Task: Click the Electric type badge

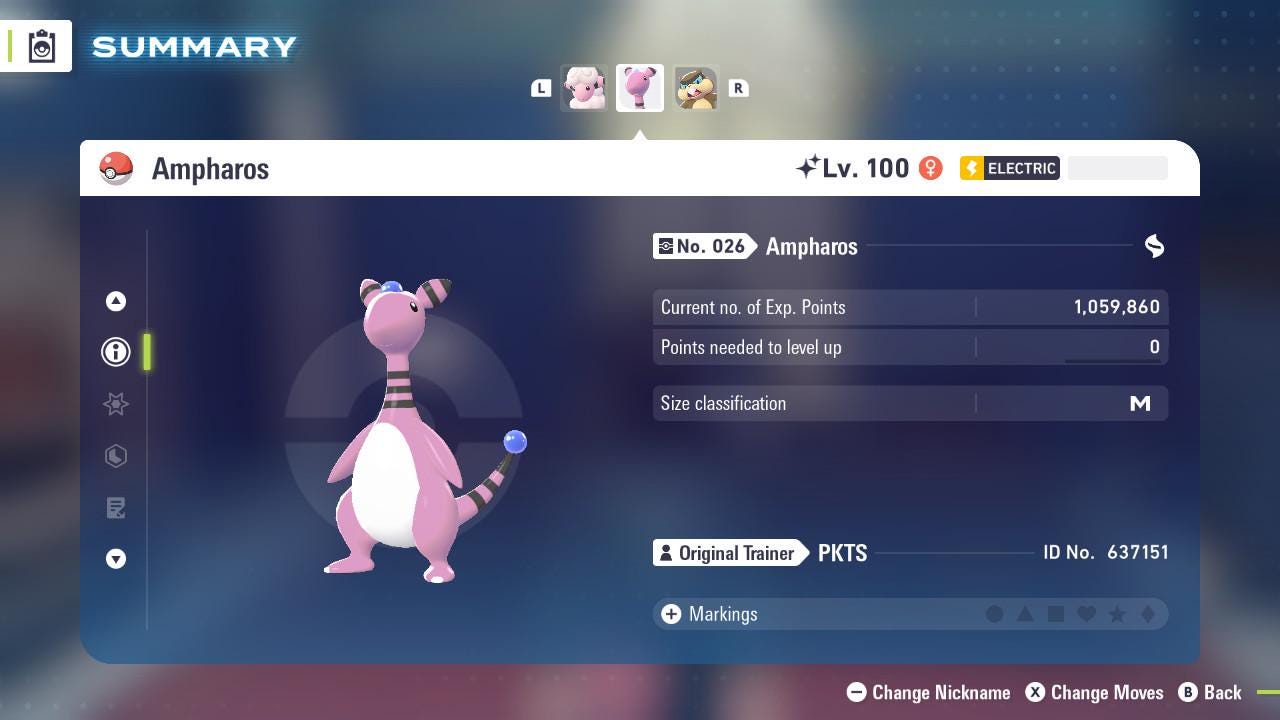Action: point(1008,168)
